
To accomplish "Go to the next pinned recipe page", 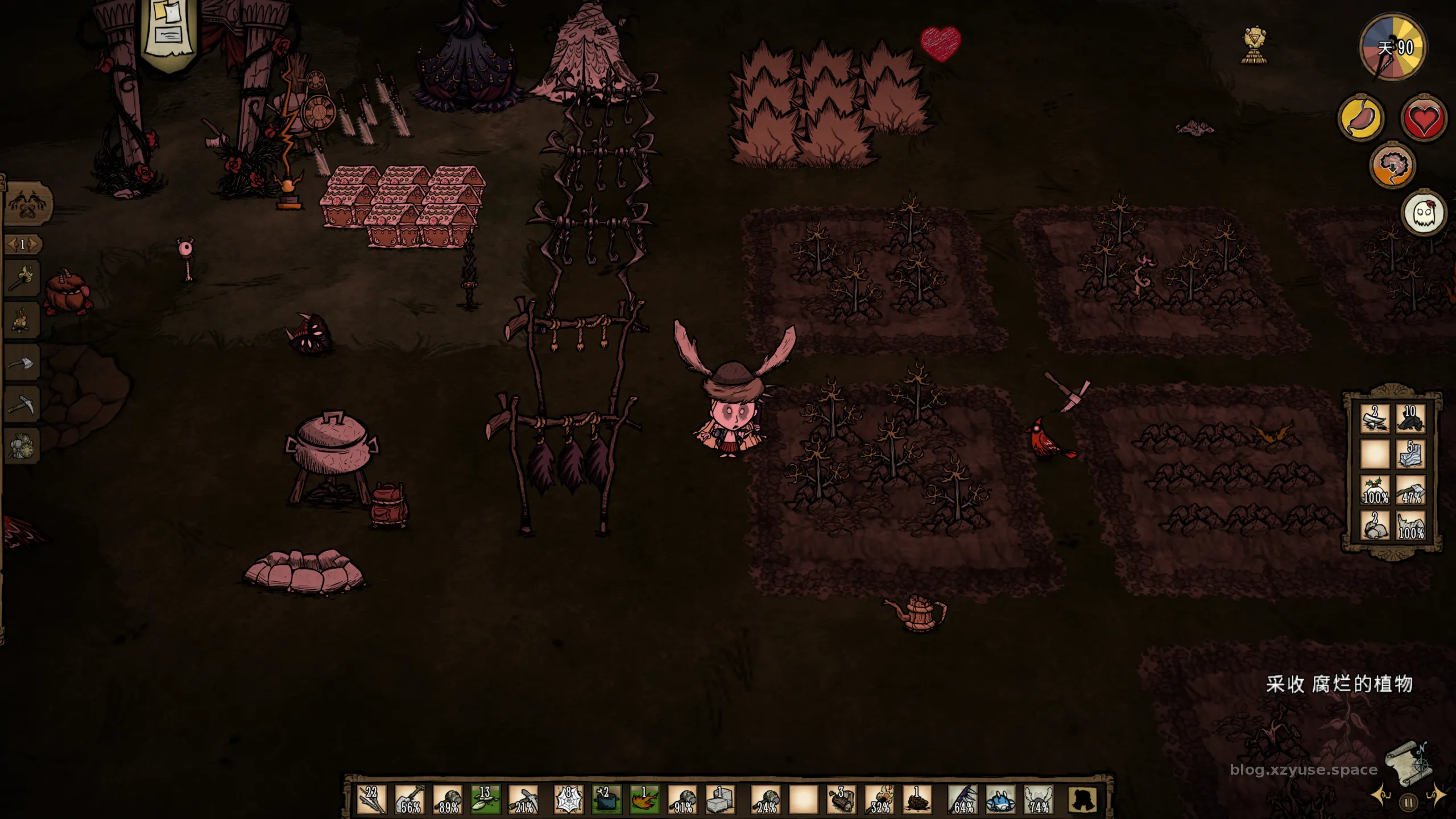I will (34, 245).
